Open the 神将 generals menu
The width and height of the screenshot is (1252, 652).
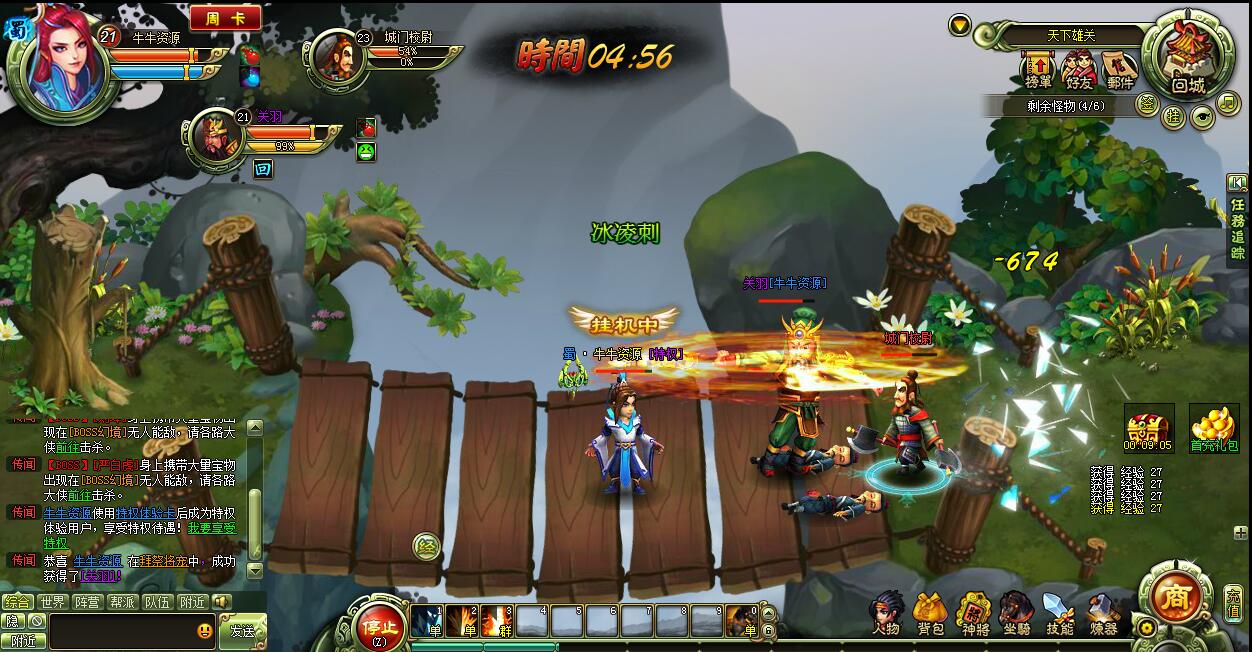click(x=974, y=612)
